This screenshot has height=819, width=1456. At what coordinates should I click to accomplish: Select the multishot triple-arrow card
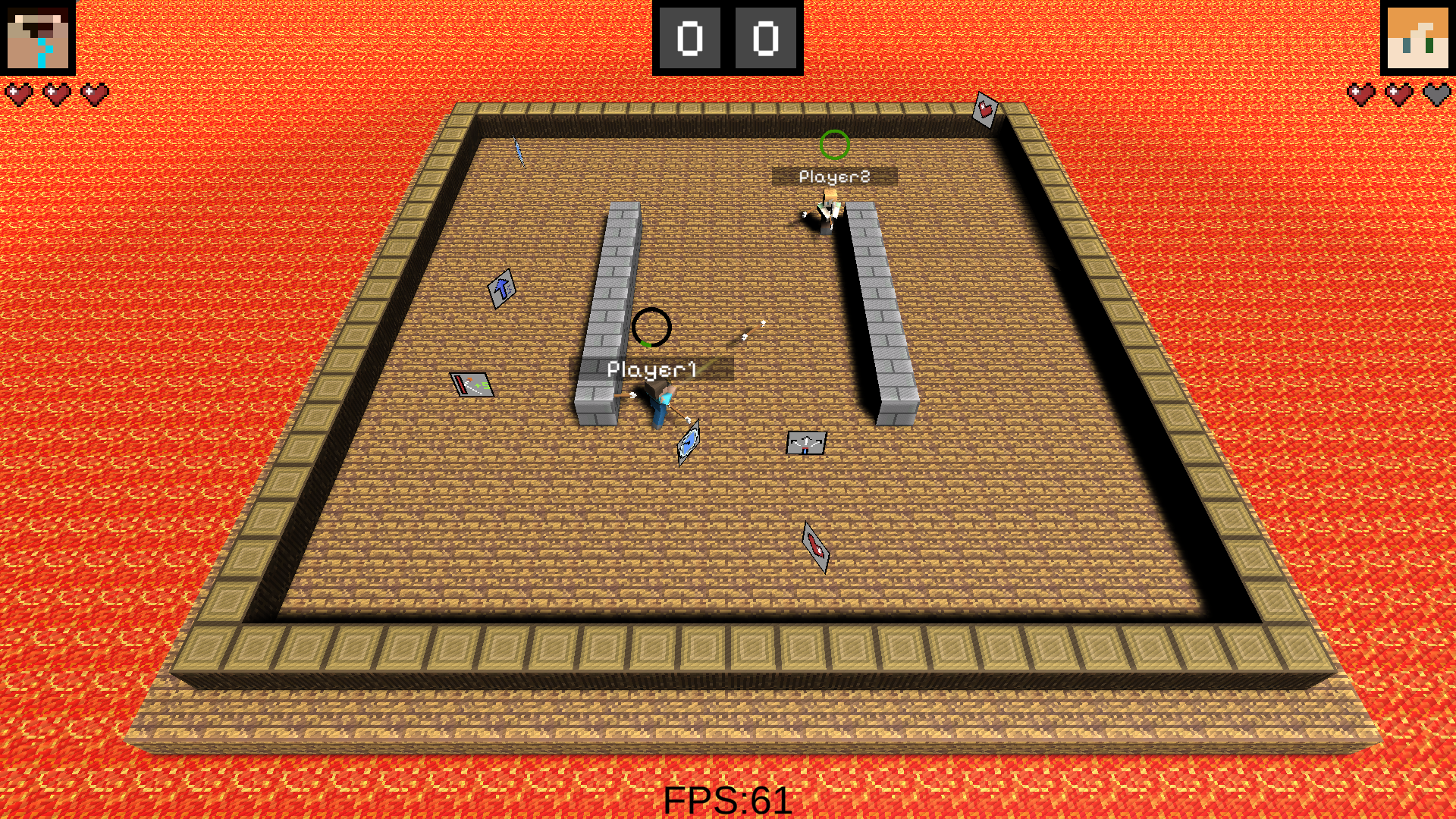(x=807, y=441)
